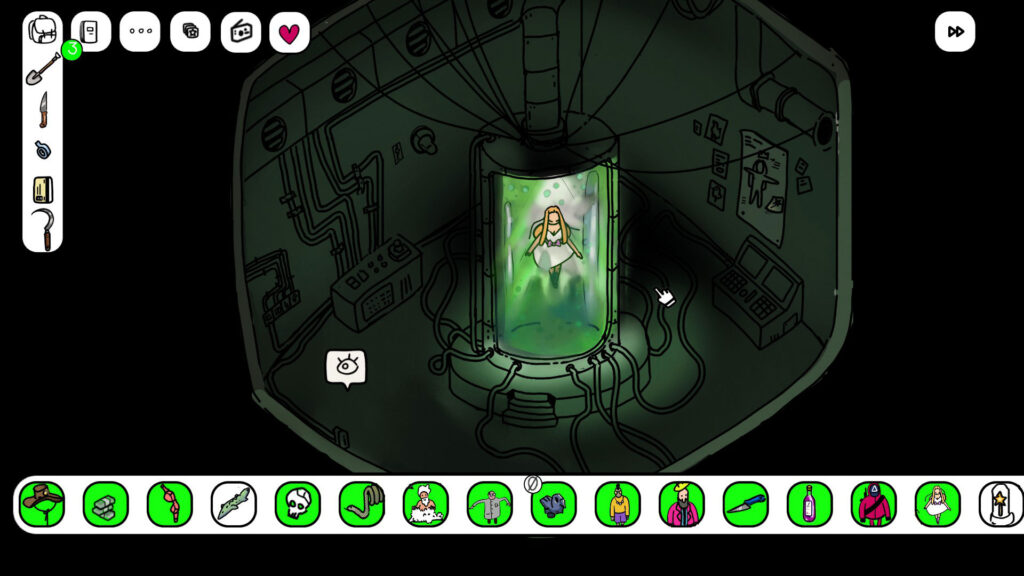Open the notebook journal button

[90, 32]
